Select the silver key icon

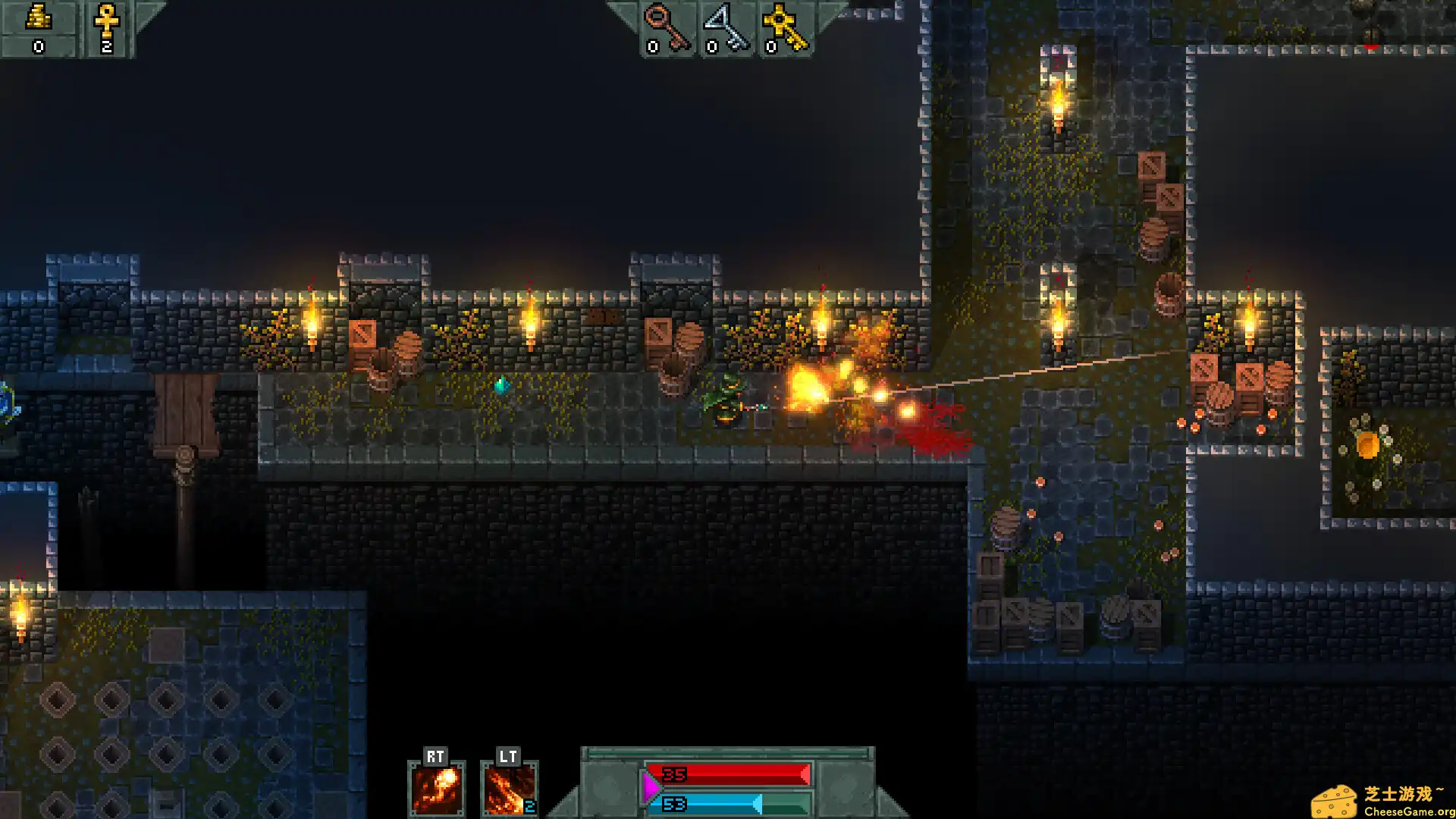[726, 27]
